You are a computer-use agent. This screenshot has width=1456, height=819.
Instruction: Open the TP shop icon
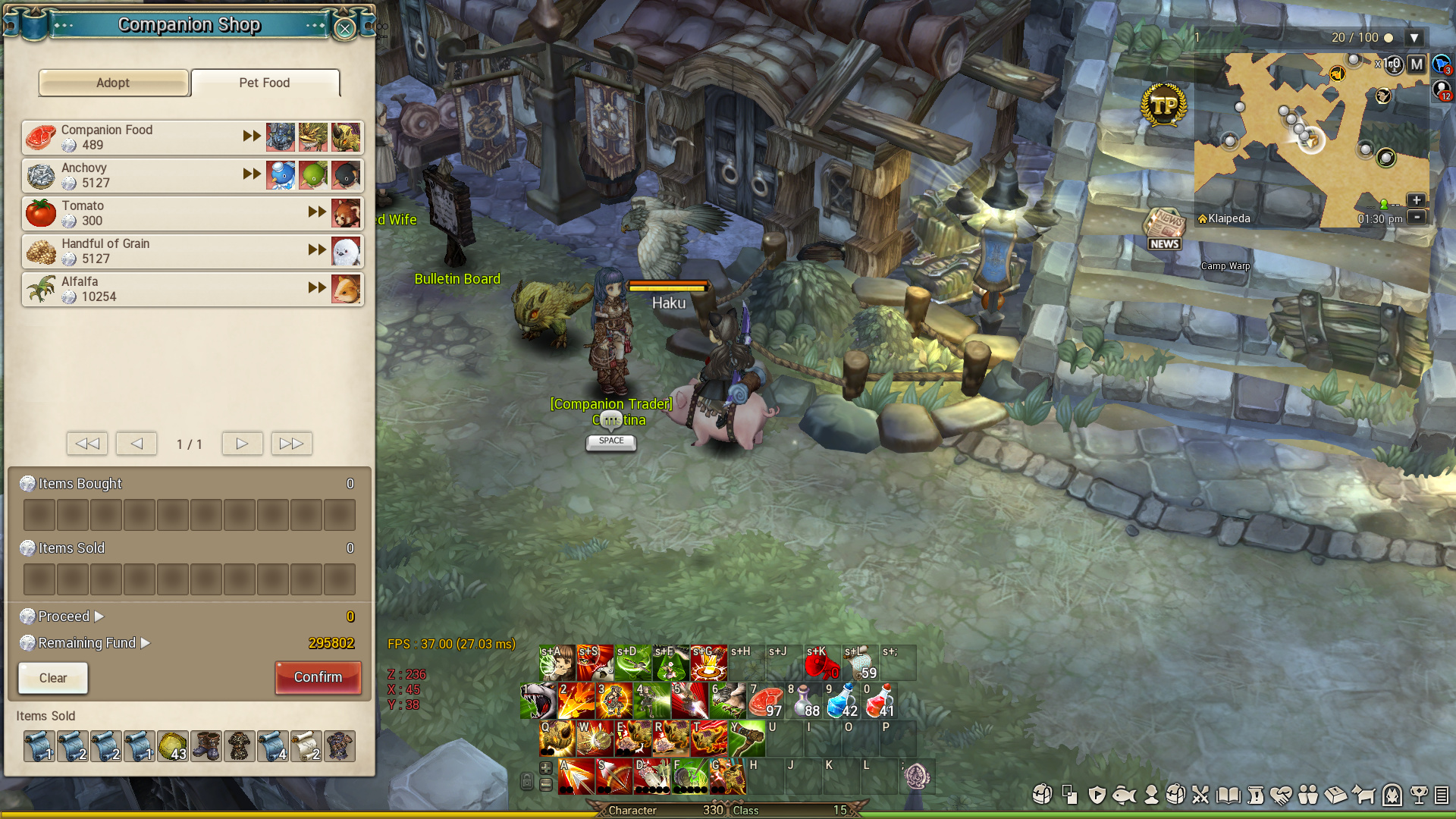pos(1163,105)
